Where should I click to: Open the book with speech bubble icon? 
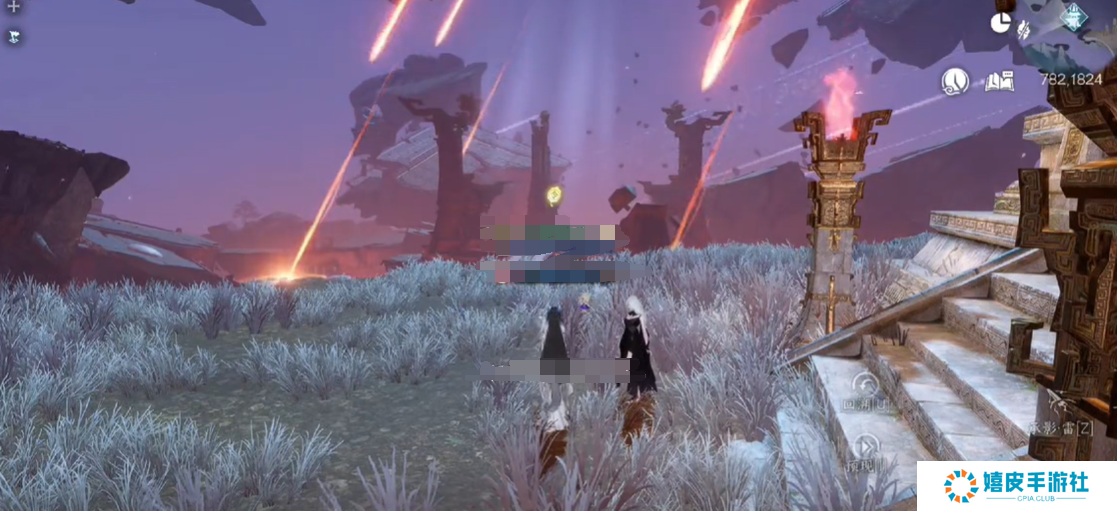(x=998, y=81)
